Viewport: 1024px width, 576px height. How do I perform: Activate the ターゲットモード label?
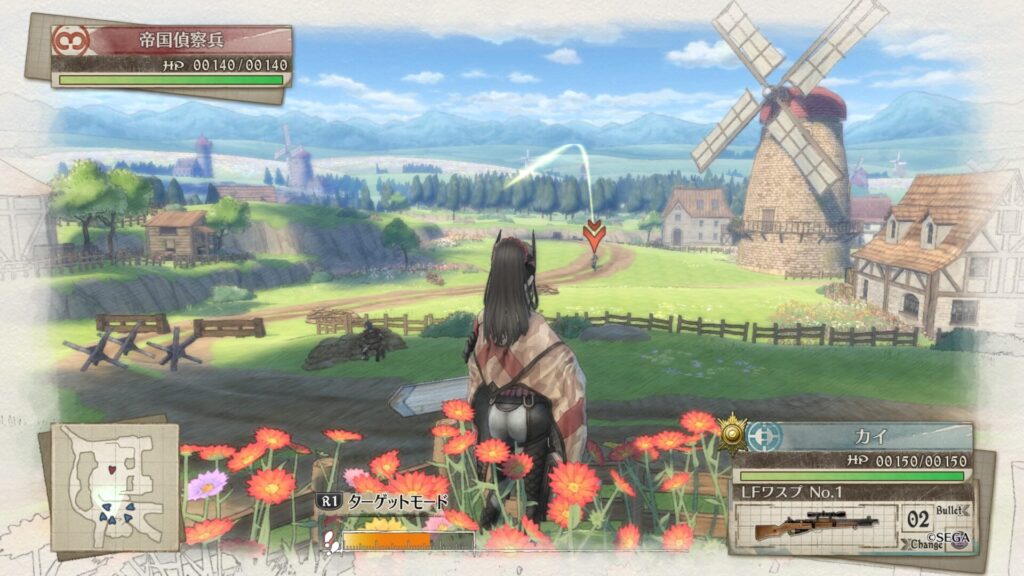[397, 502]
